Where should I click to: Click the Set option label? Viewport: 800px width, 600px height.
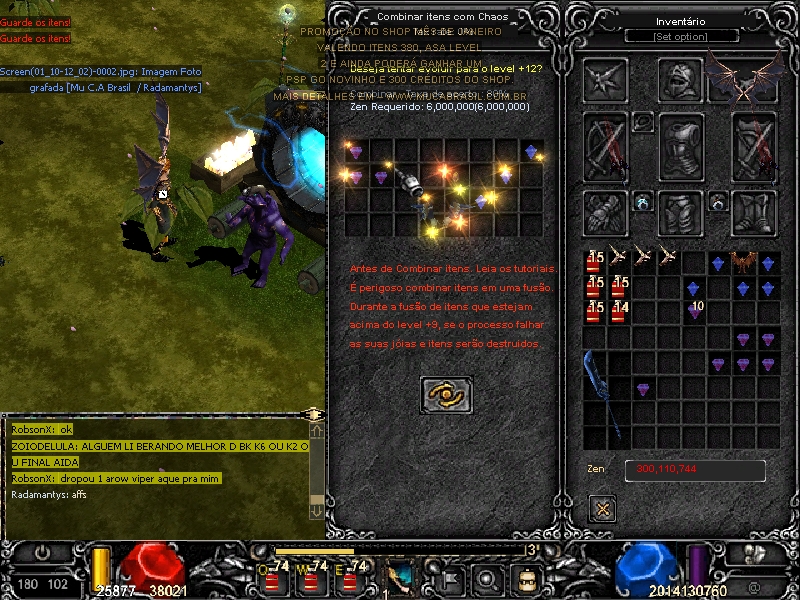680,37
